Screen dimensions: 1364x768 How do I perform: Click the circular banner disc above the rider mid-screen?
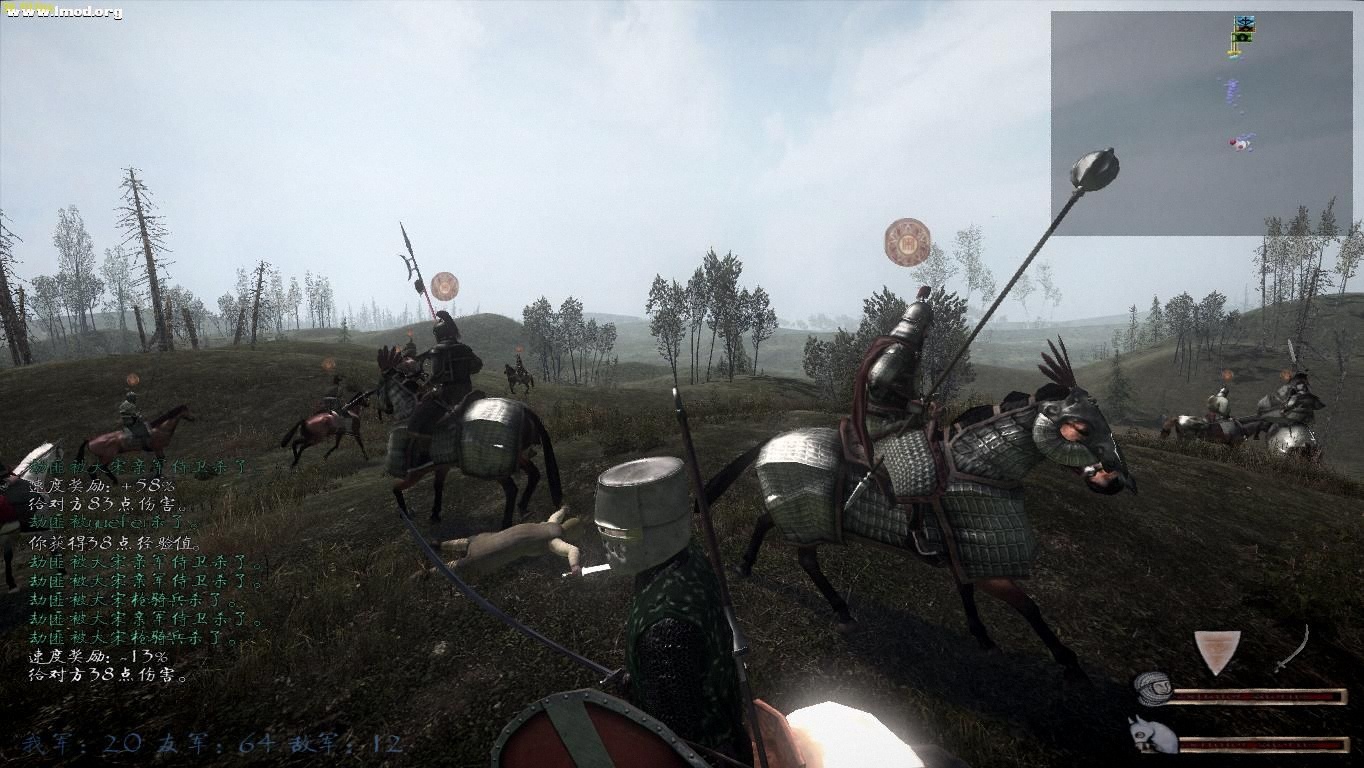click(x=905, y=240)
